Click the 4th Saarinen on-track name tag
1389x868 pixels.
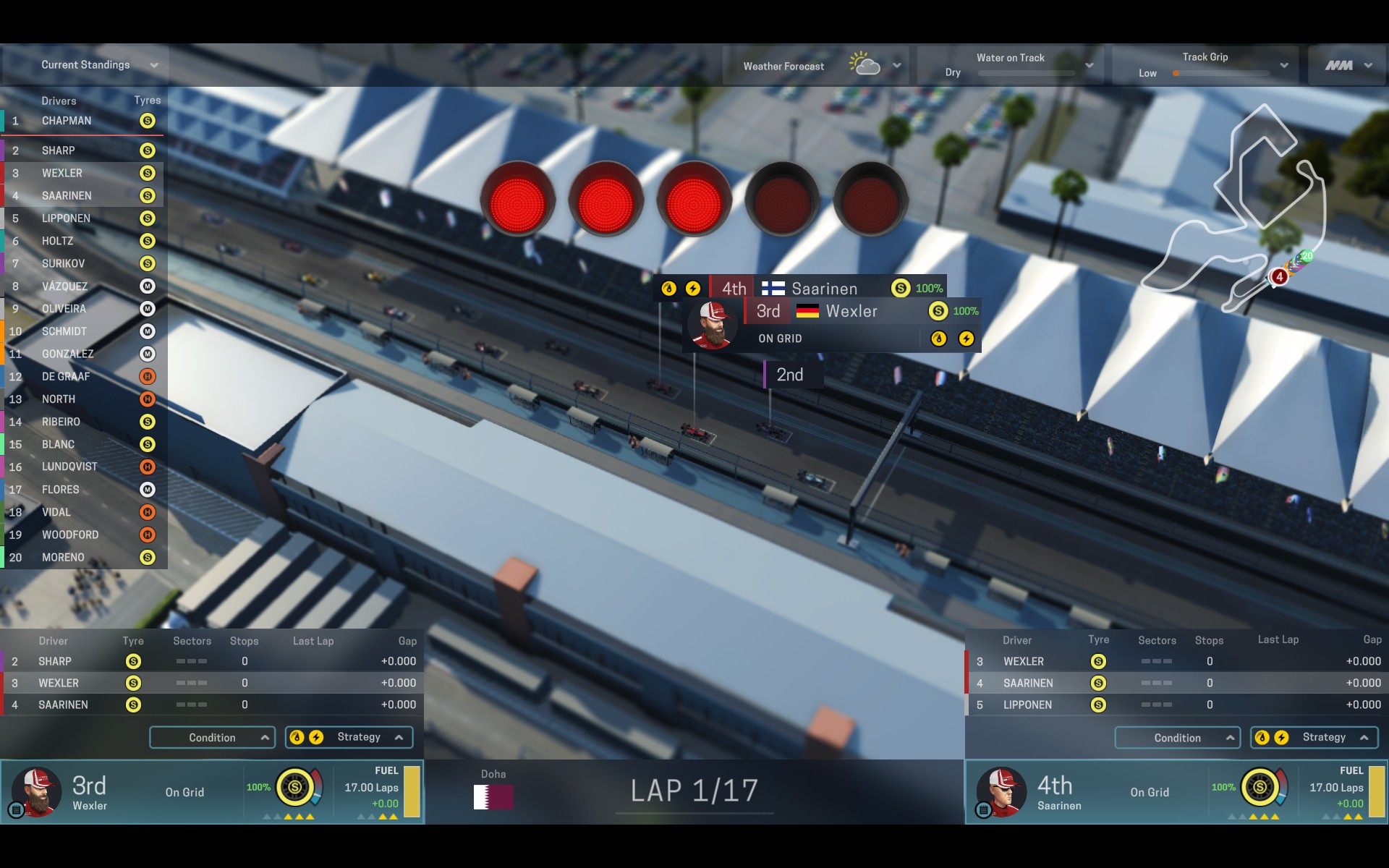tap(825, 289)
